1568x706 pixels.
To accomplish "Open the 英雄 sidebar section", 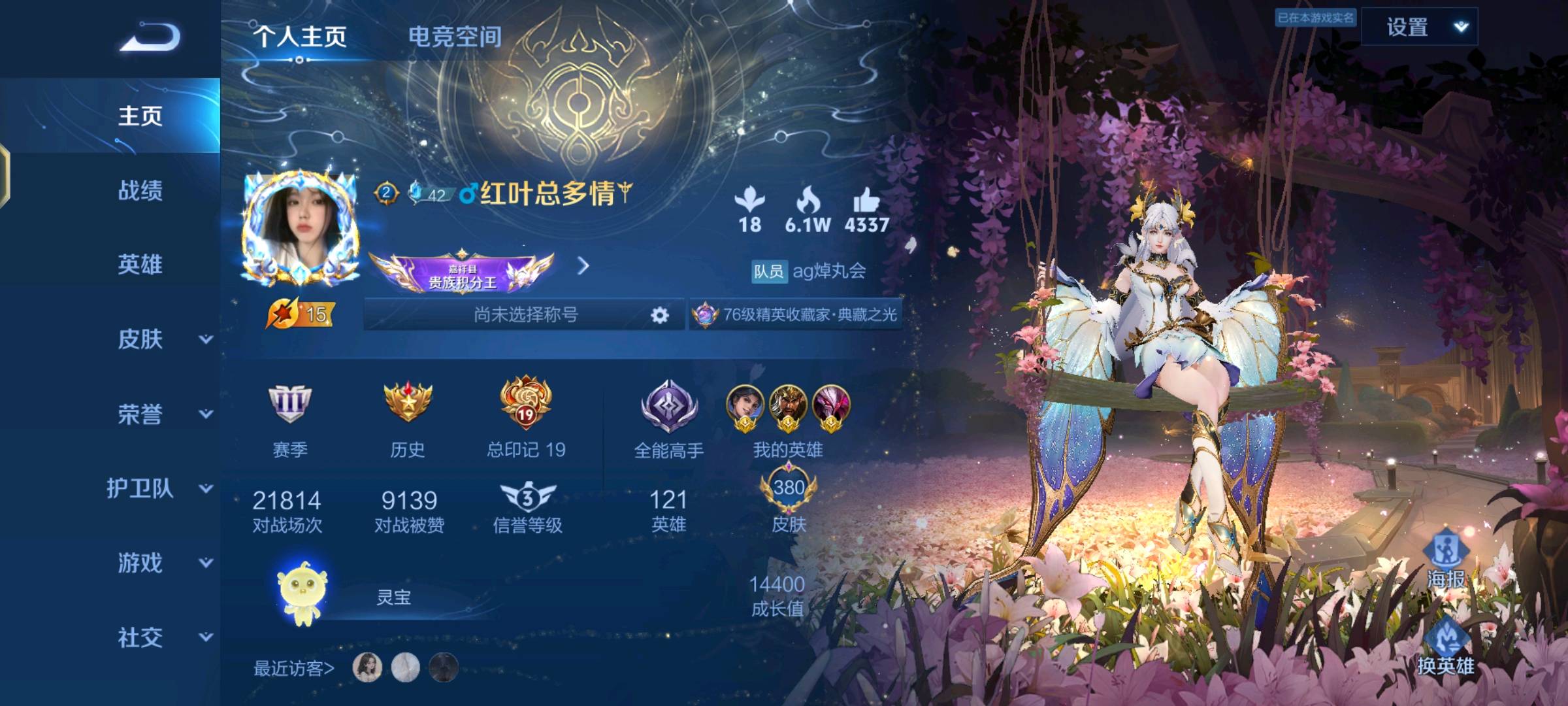I will point(140,265).
